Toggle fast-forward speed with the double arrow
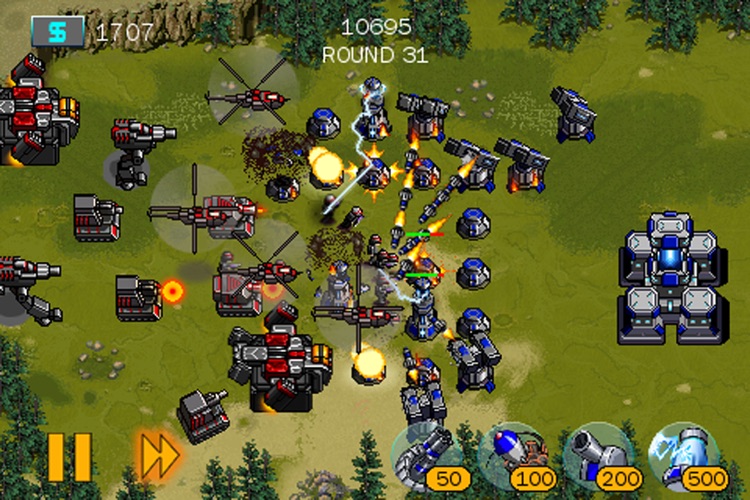Viewport: 750px width, 500px height. tap(158, 457)
